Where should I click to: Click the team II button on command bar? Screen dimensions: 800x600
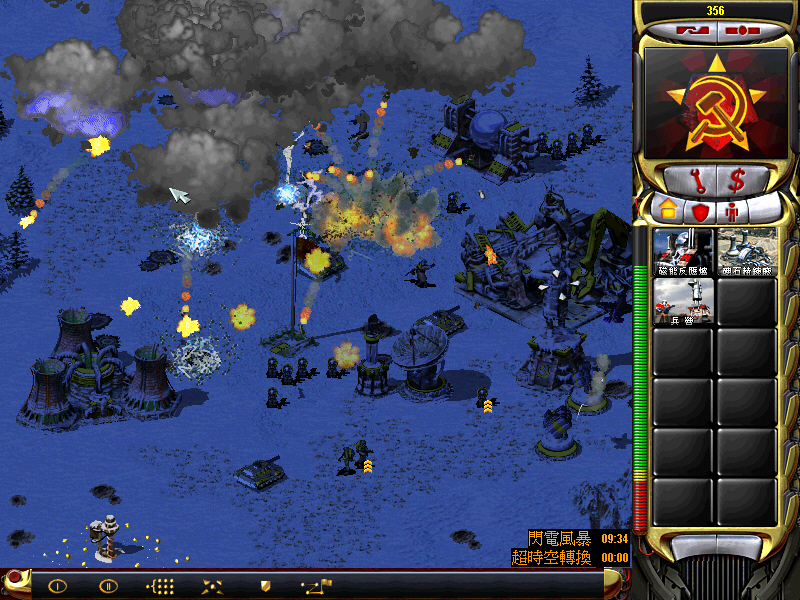tap(109, 585)
